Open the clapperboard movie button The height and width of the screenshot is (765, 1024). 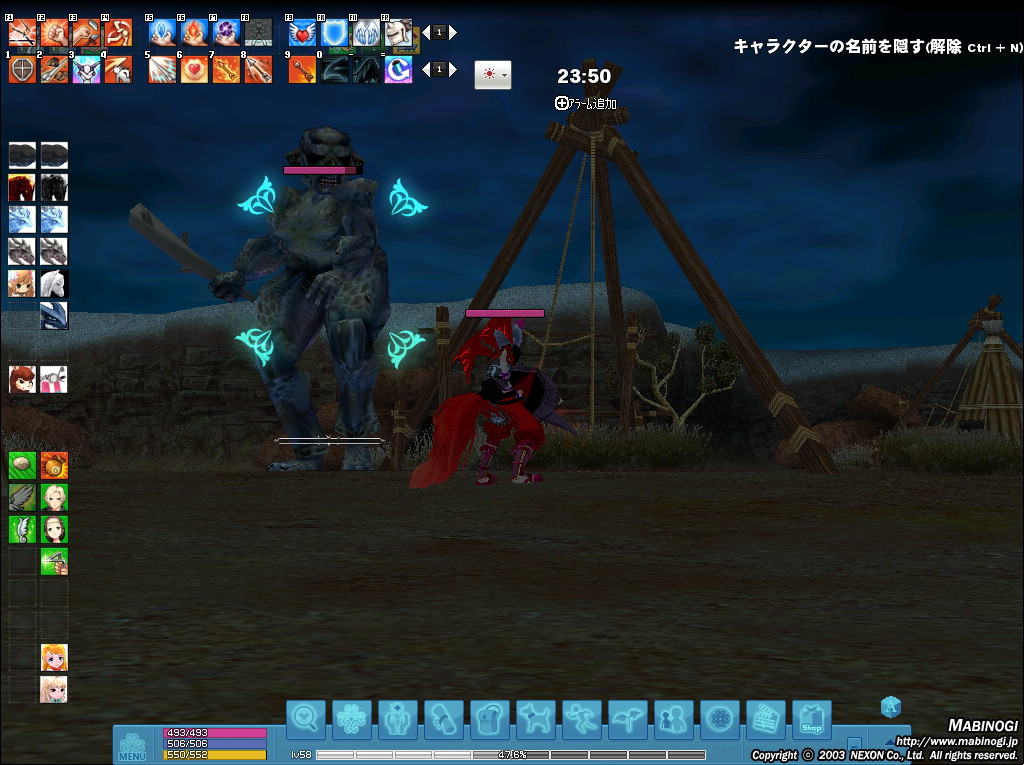[765, 719]
